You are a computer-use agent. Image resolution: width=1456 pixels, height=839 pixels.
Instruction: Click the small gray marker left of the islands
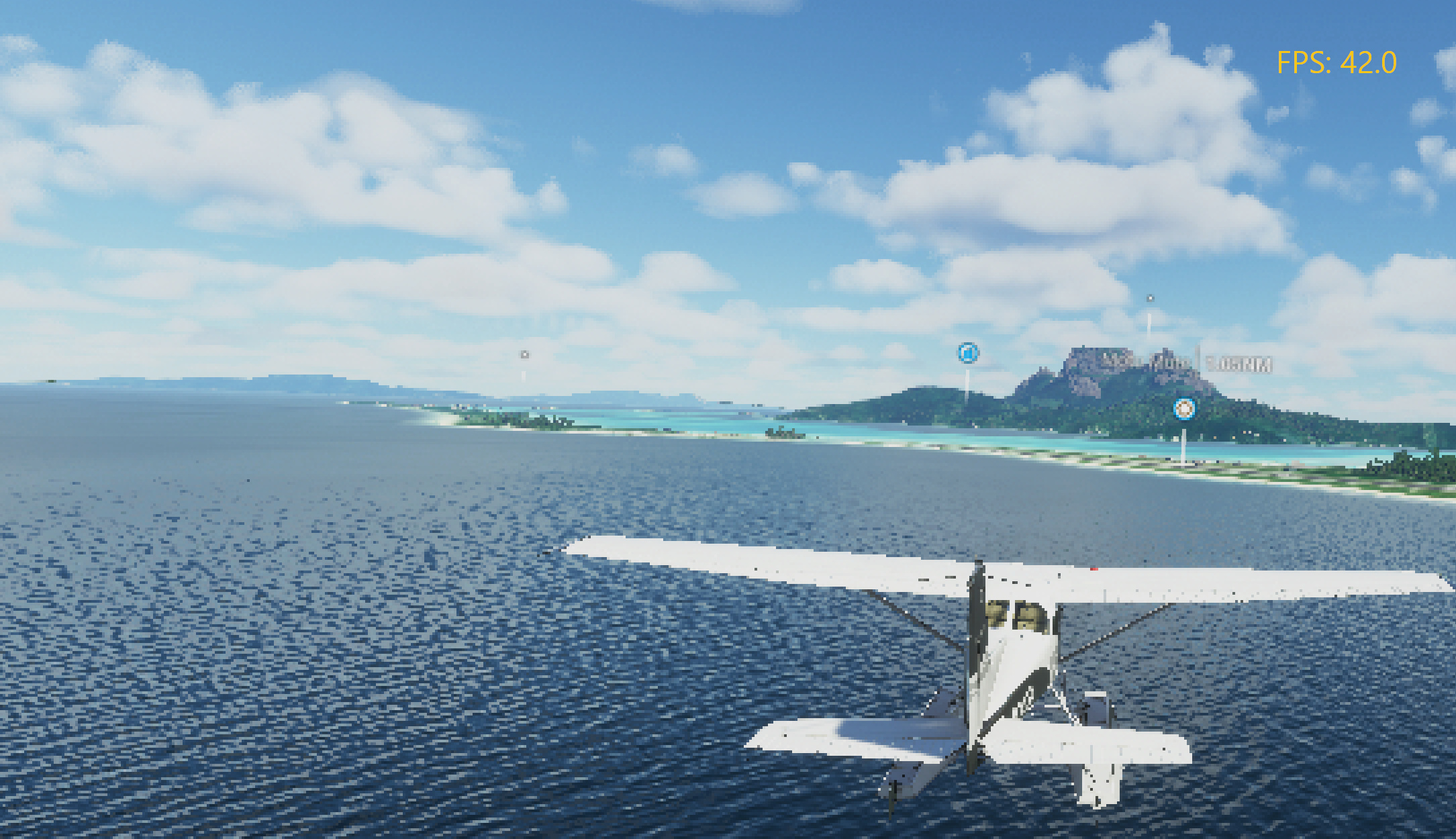(524, 354)
